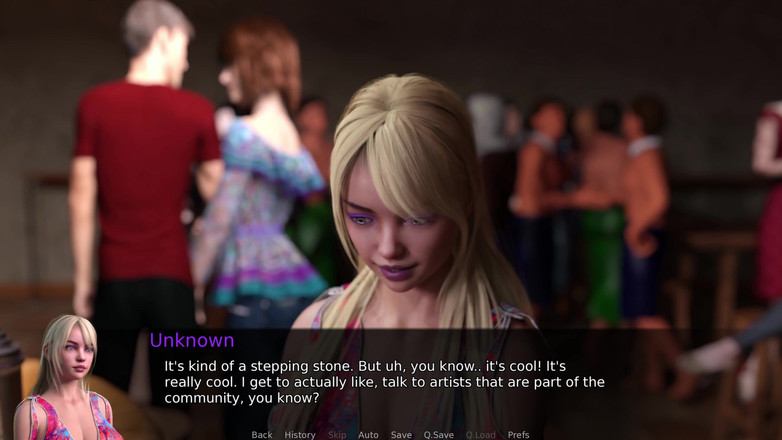
Task: Open the dialogue History log
Action: (300, 435)
